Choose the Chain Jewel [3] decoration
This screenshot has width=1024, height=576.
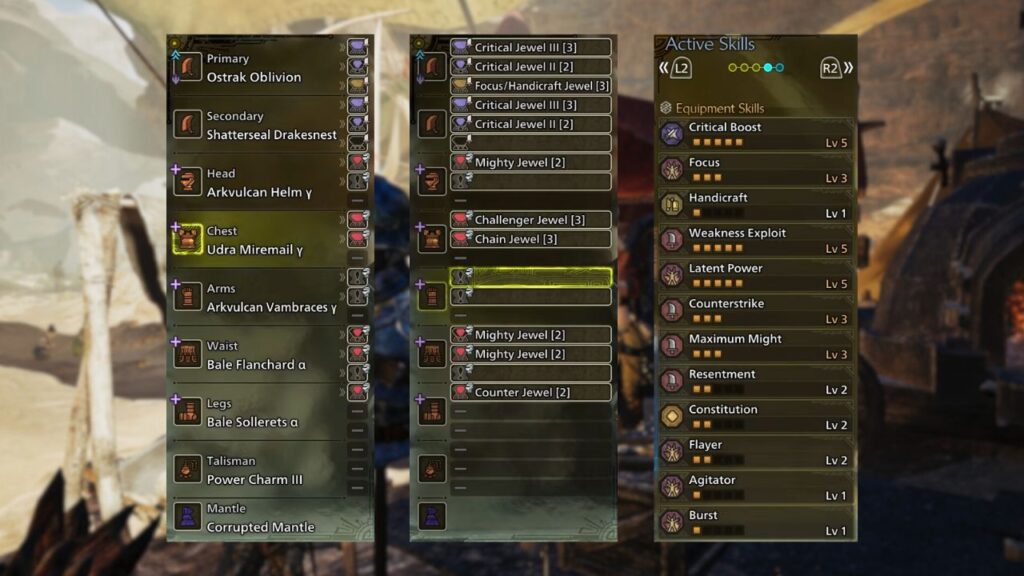point(530,239)
